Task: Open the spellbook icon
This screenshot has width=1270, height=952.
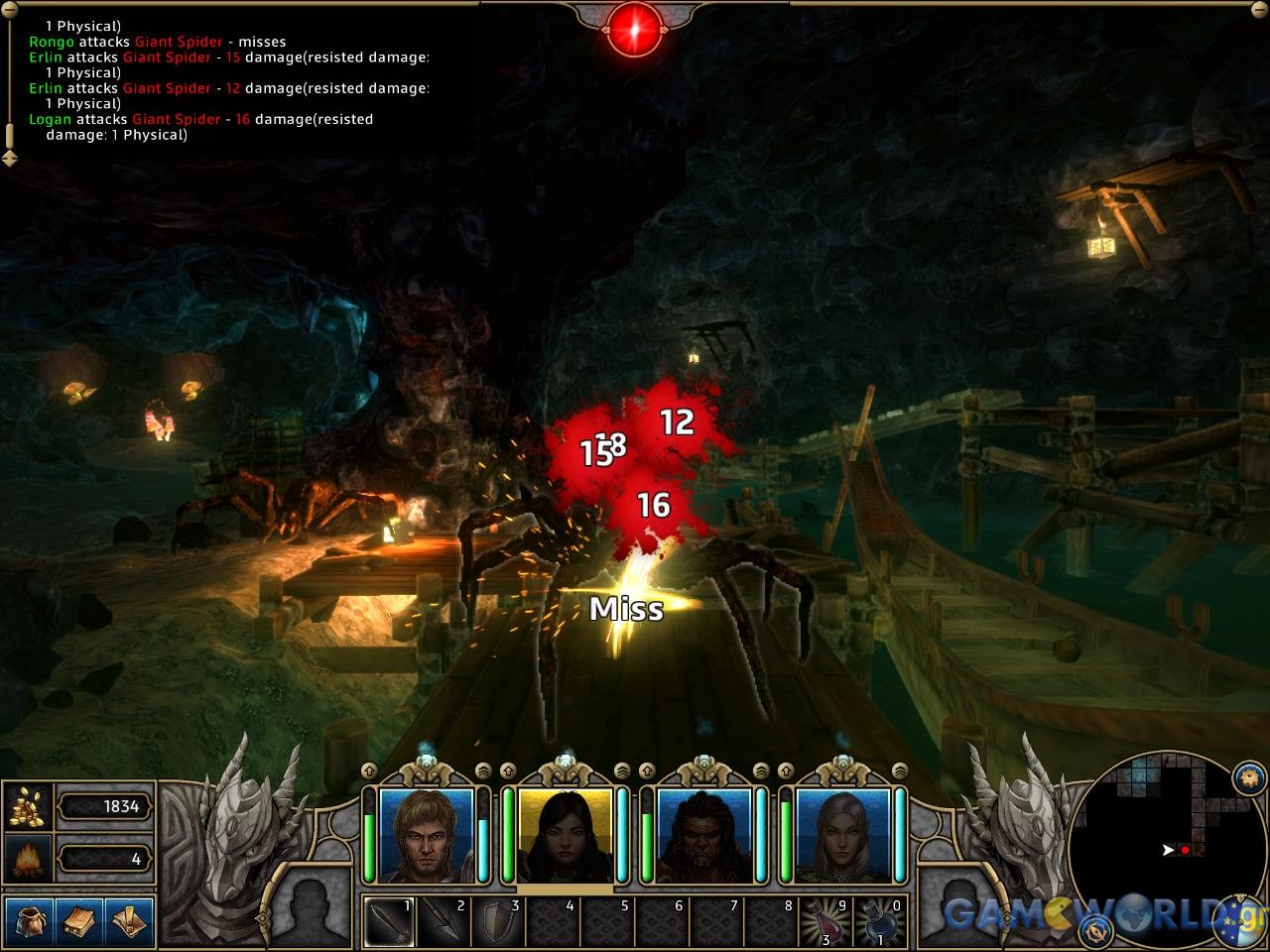Action: [78, 920]
